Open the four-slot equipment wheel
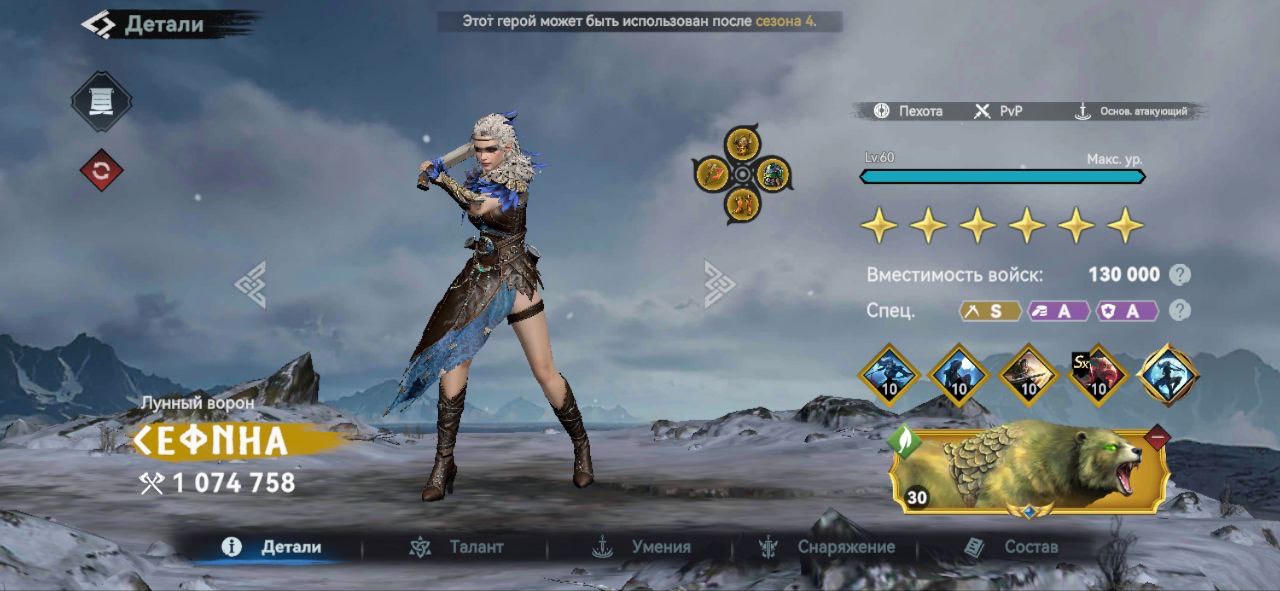 (x=743, y=174)
